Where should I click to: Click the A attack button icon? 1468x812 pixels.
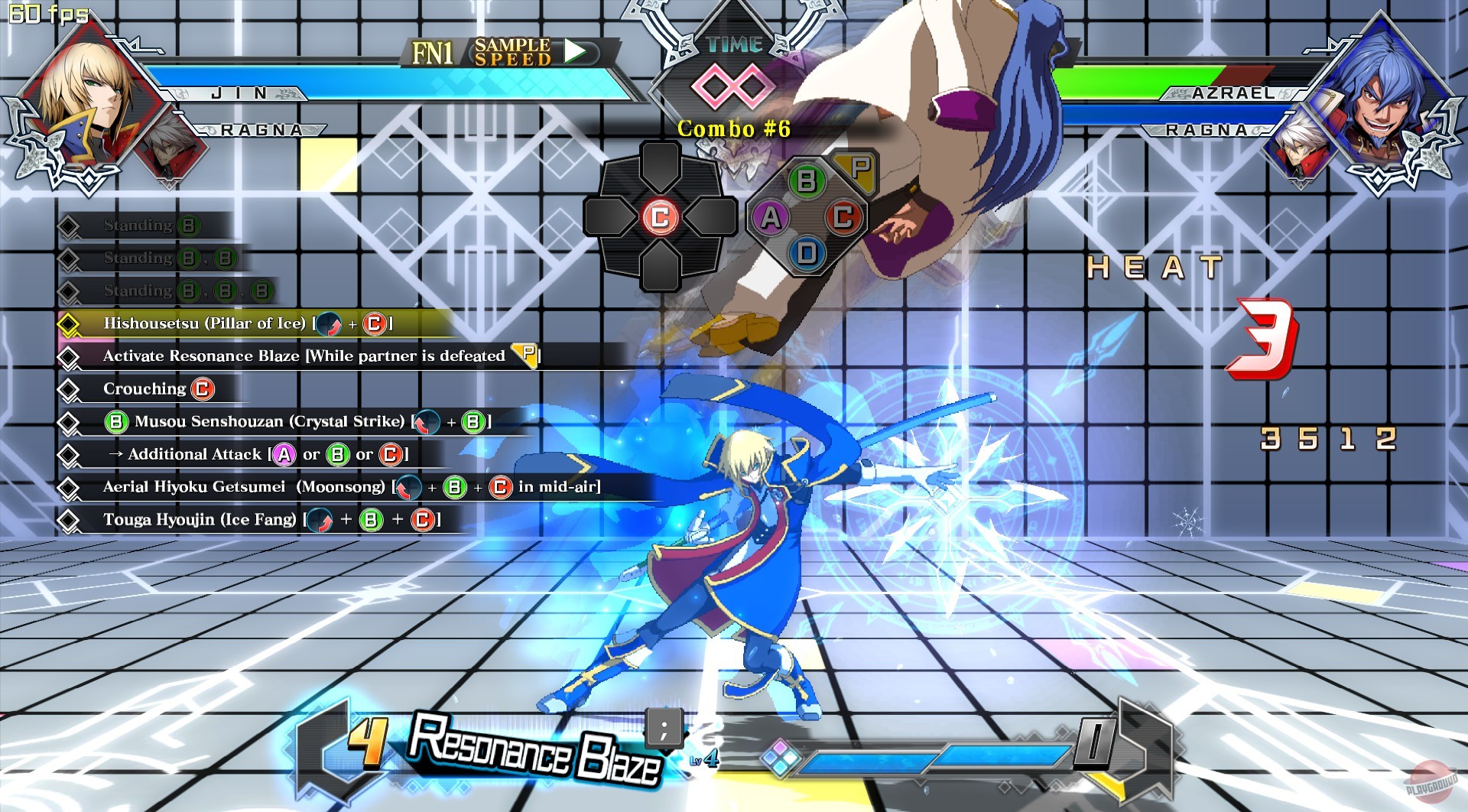coord(772,216)
